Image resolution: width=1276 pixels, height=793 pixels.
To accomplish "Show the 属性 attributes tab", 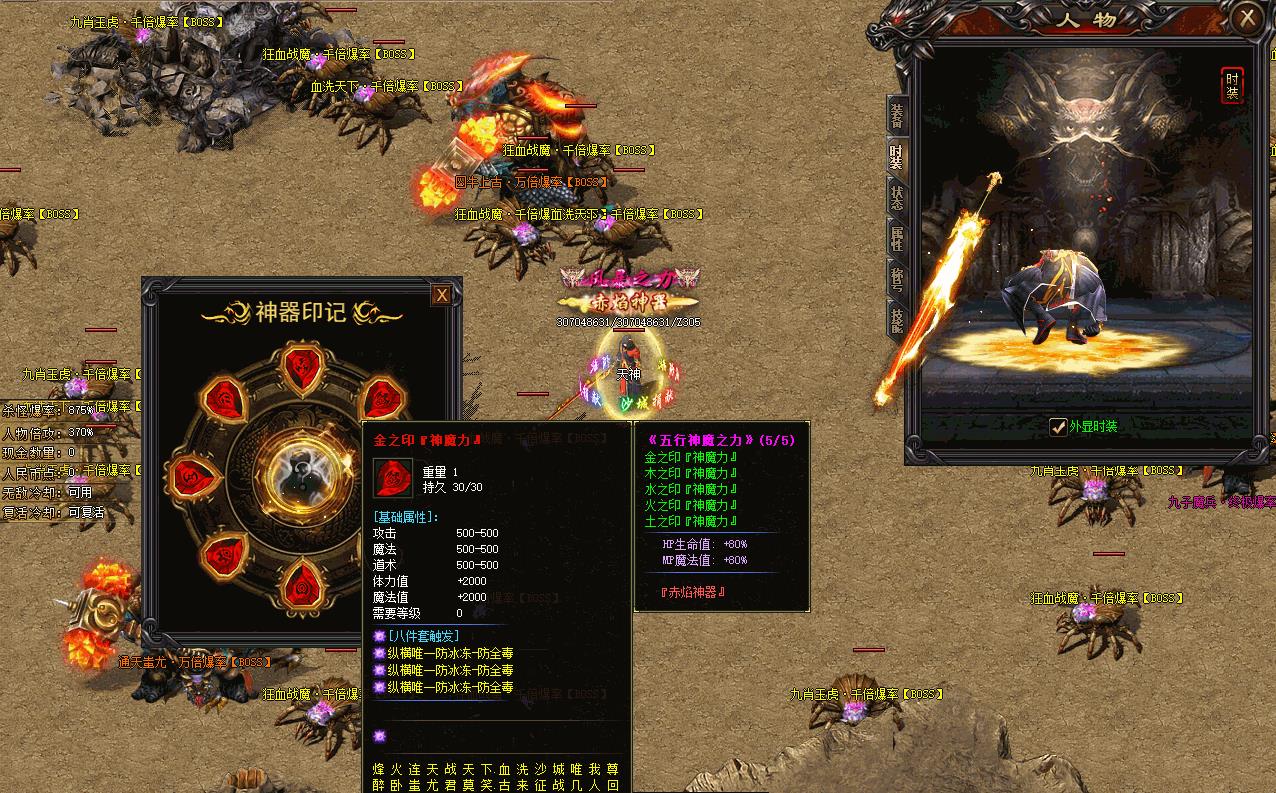I will tap(897, 238).
